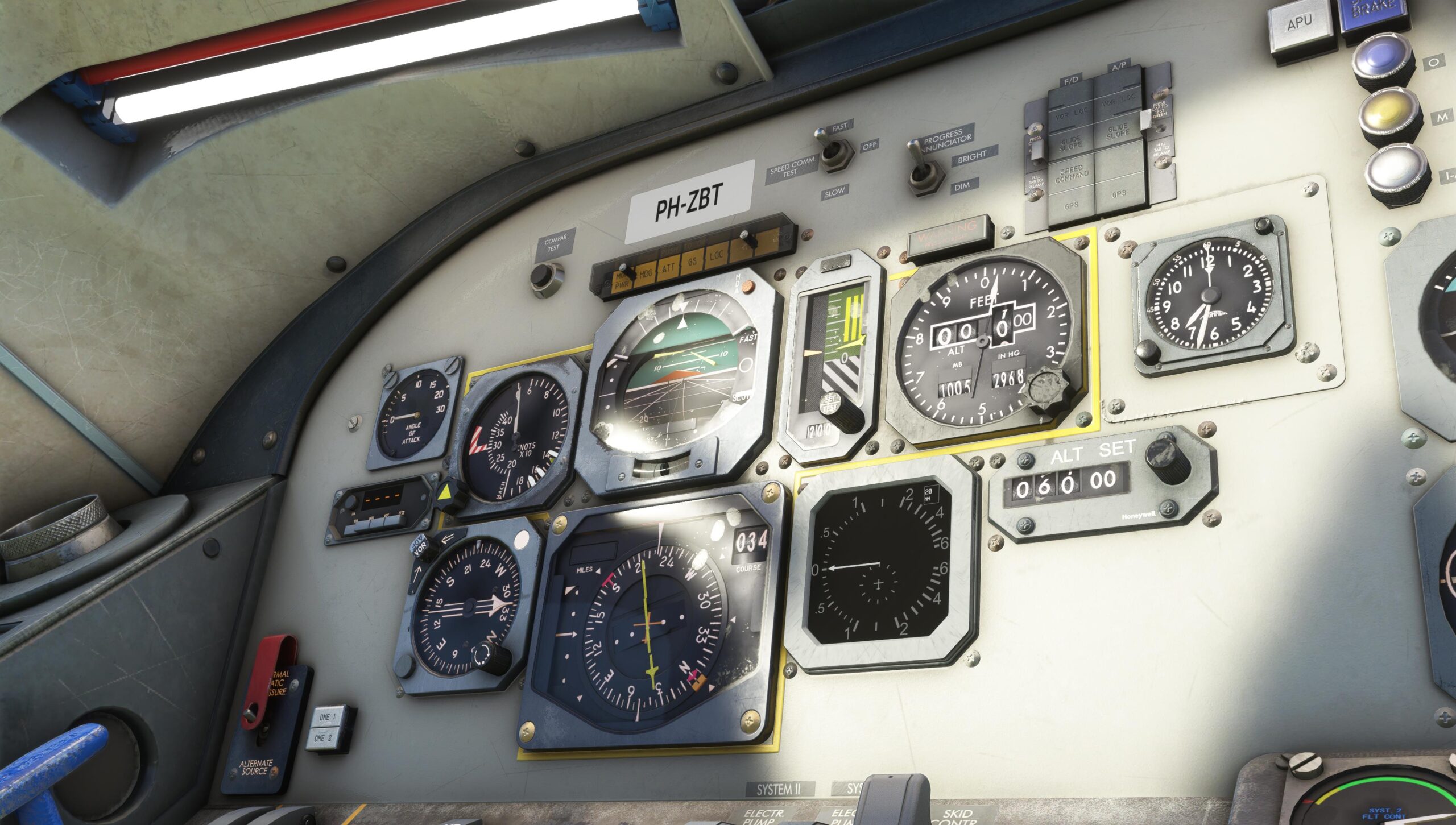Turn the ALT SET knob
1456x825 pixels.
pyautogui.click(x=1167, y=459)
